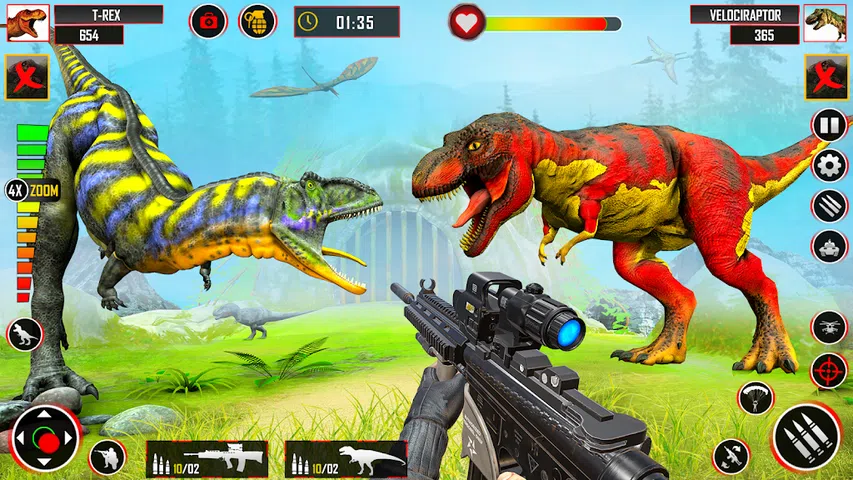The width and height of the screenshot is (853, 480).
Task: Tap the dinosaur silhouette round button
Action: (24, 334)
